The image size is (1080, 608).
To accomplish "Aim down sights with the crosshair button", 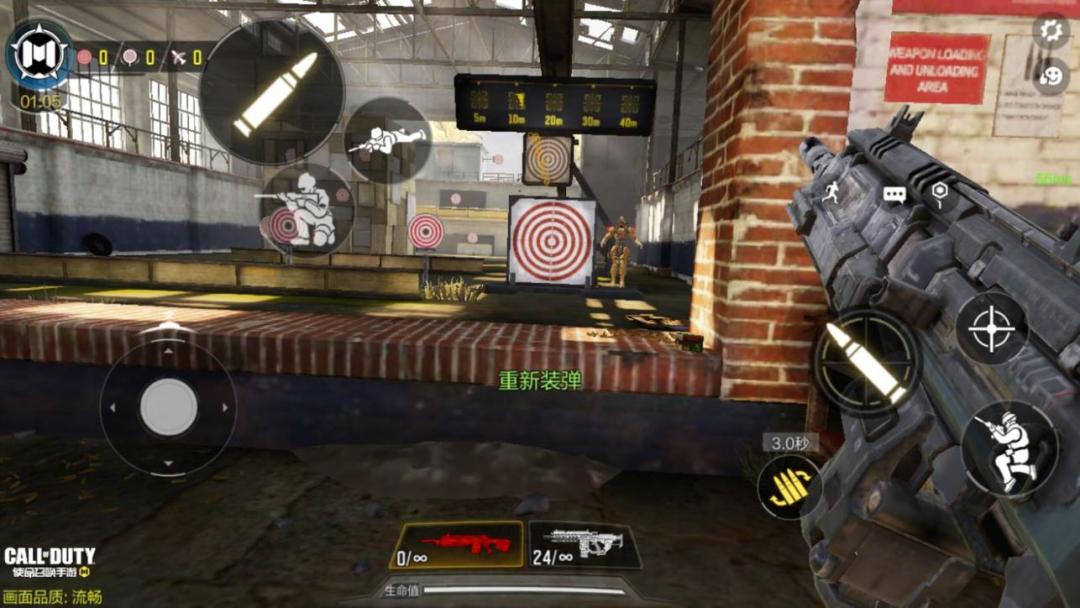I will [991, 328].
